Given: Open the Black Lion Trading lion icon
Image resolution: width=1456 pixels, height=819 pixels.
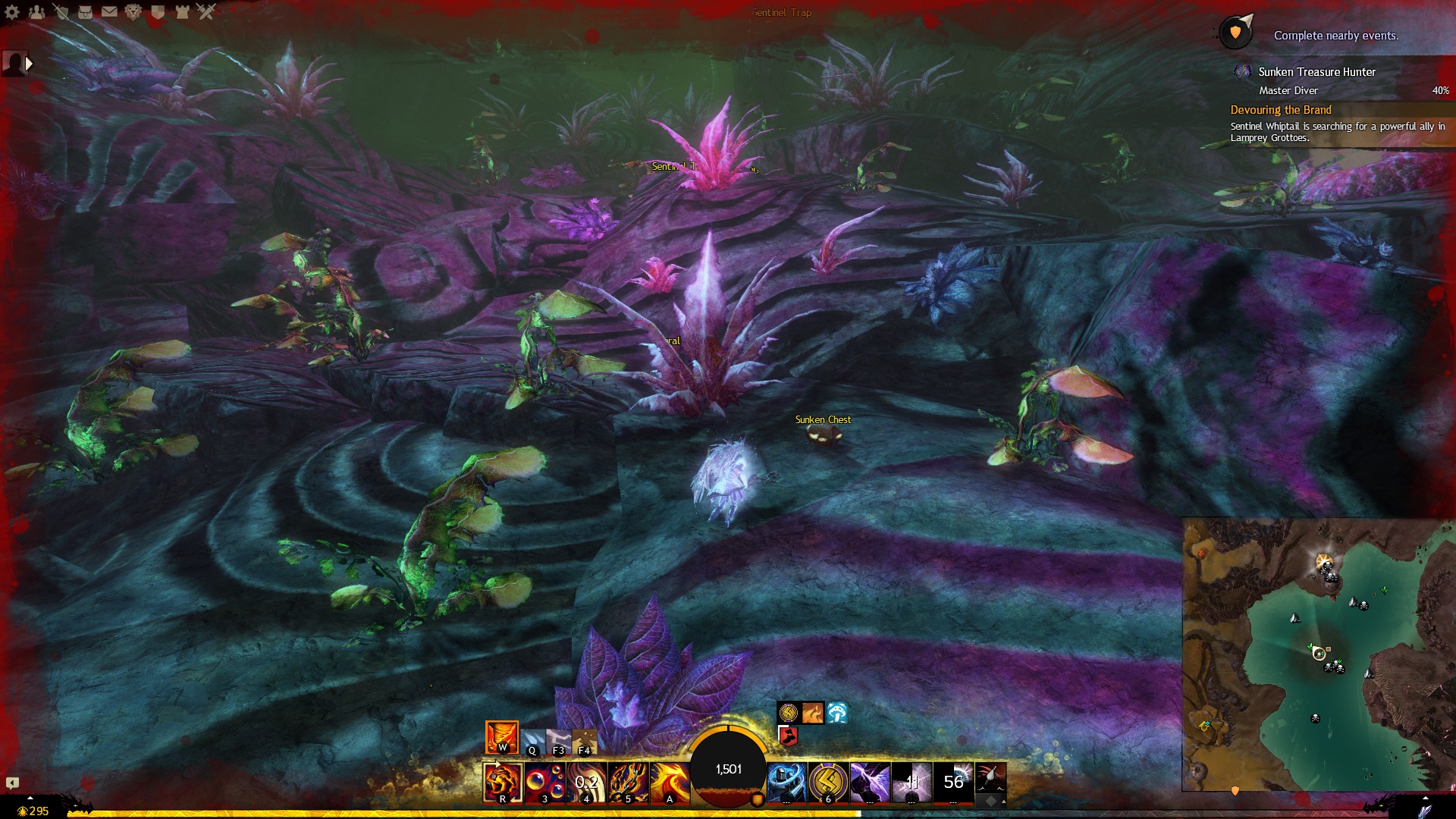Looking at the screenshot, I should point(133,11).
